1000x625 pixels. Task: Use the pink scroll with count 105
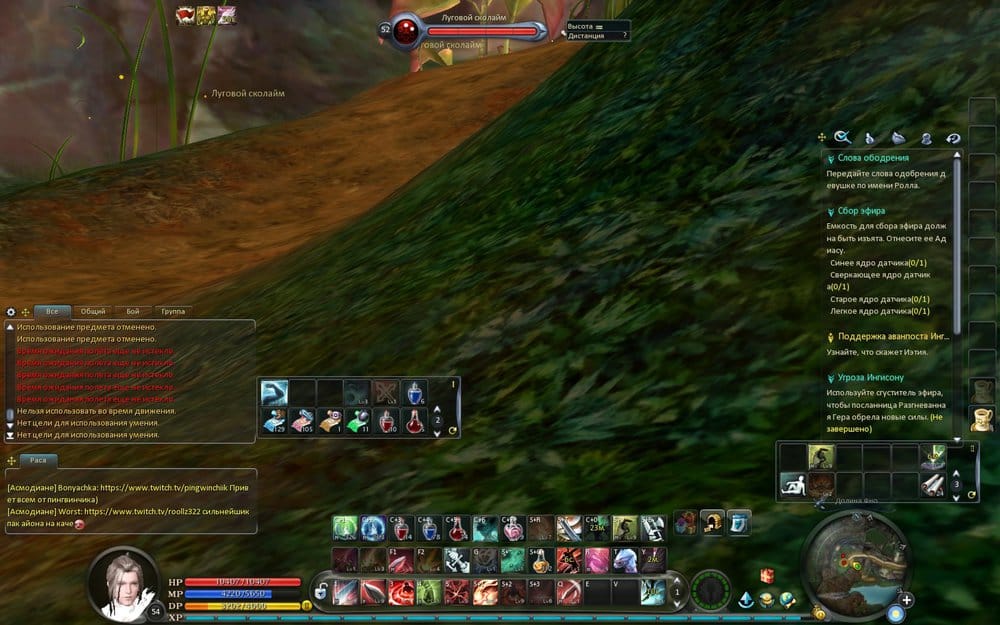pos(302,420)
